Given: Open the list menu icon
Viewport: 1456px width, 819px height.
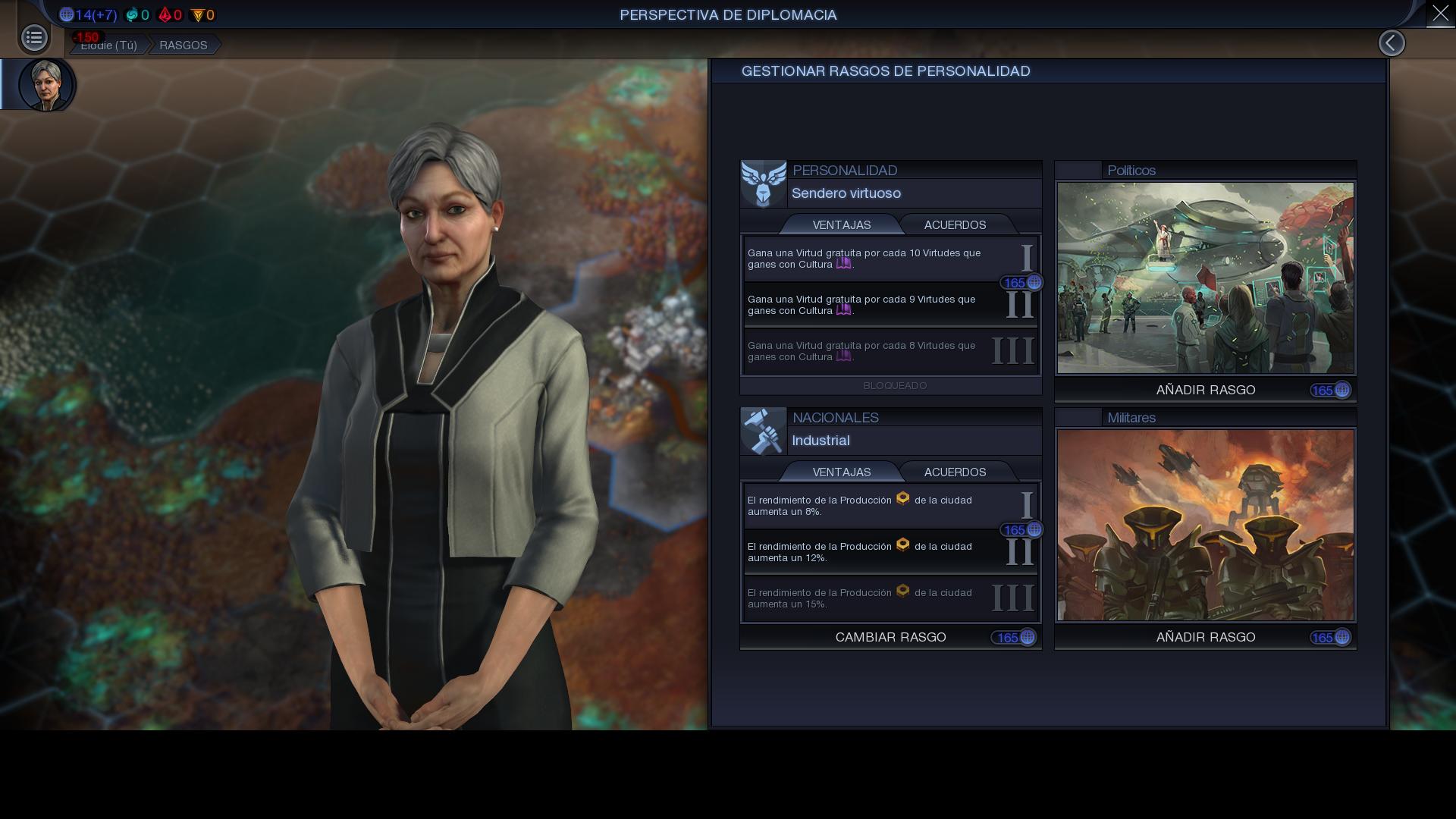Looking at the screenshot, I should 34,38.
